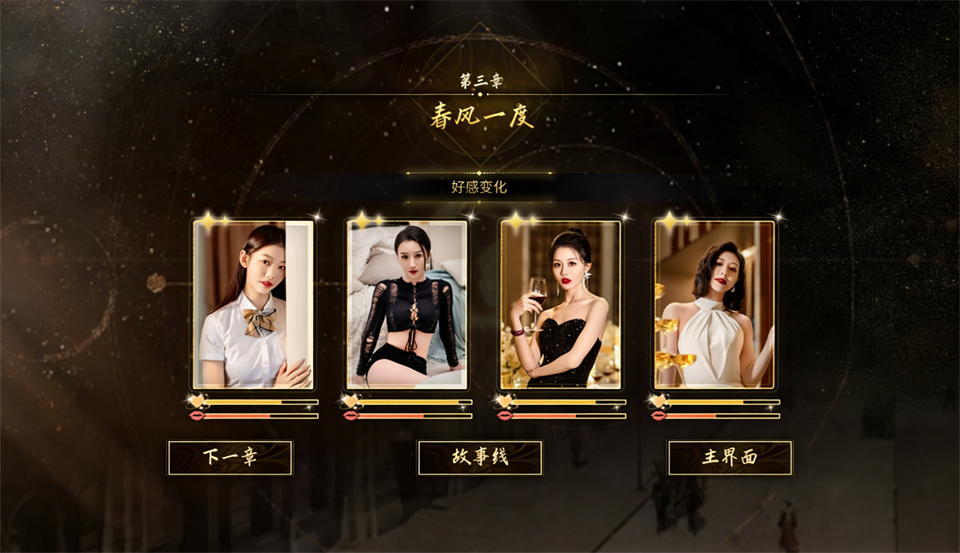Screen dimensions: 960x553
Task: Return via the 主界面 main menu button
Action: [x=730, y=458]
